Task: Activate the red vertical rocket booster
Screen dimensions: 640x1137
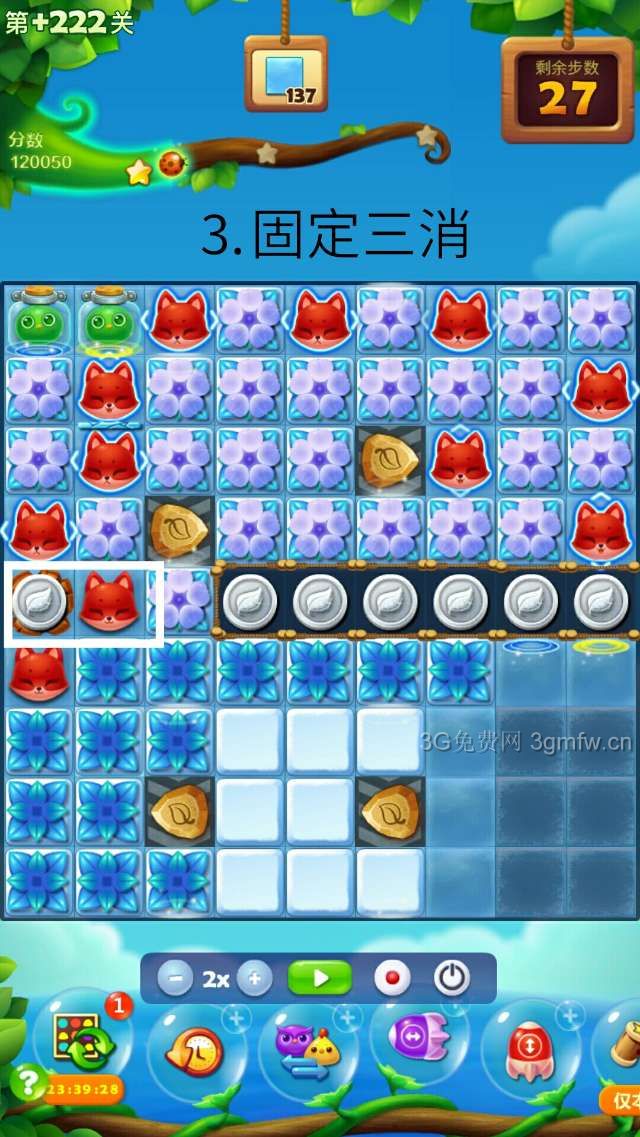Action: point(530,1050)
